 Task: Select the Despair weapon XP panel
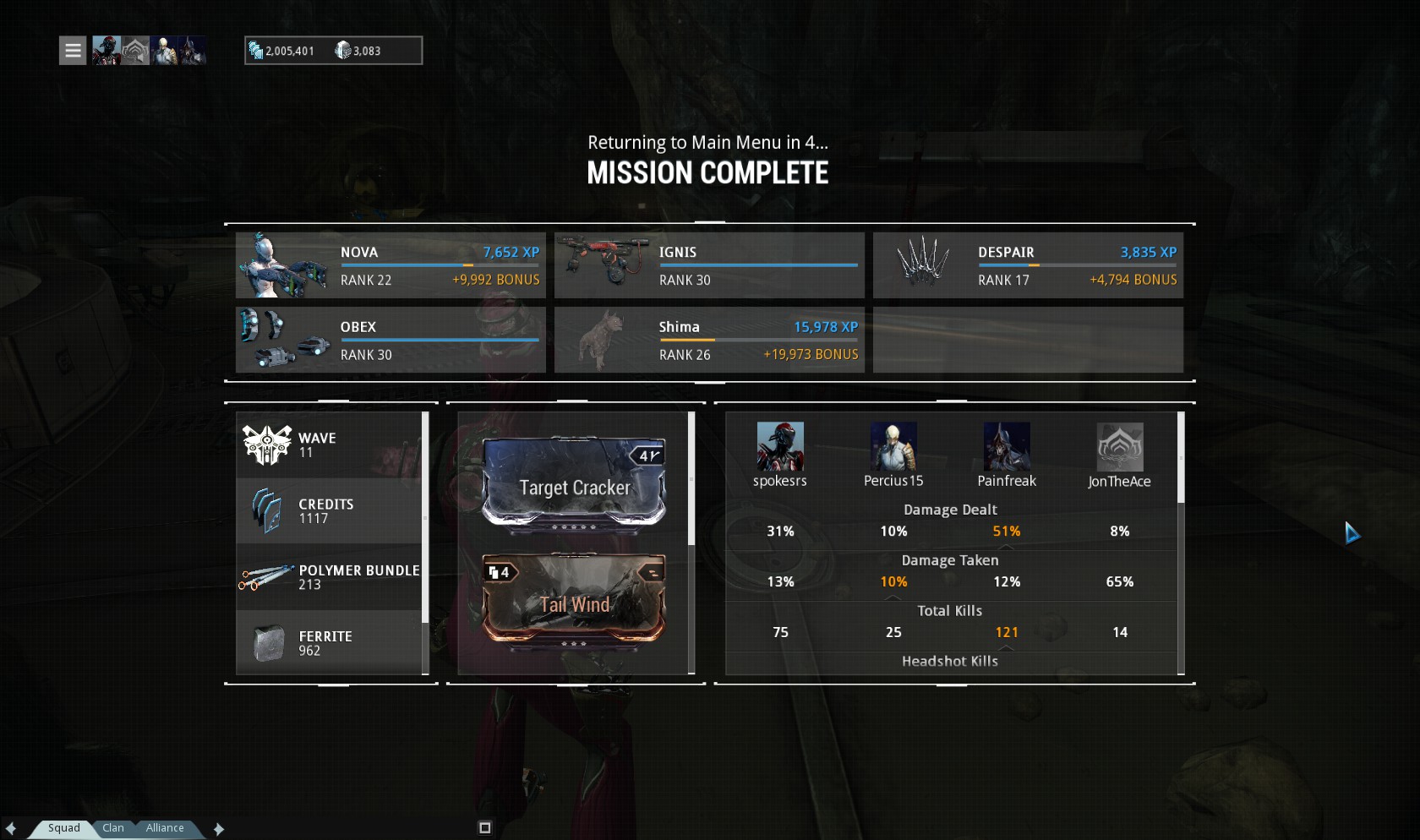(1028, 265)
